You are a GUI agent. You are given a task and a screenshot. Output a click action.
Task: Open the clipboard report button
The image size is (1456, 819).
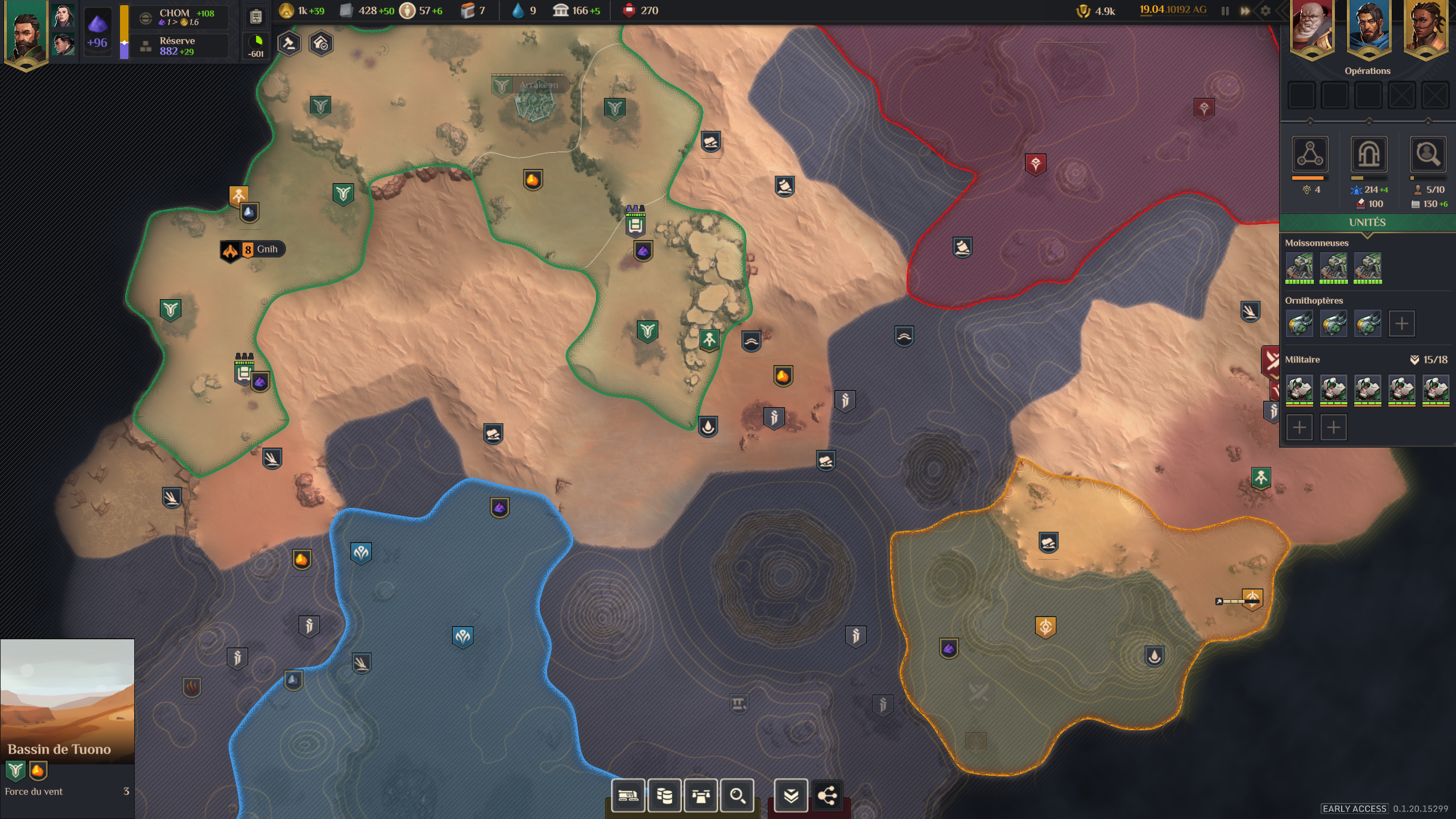257,17
